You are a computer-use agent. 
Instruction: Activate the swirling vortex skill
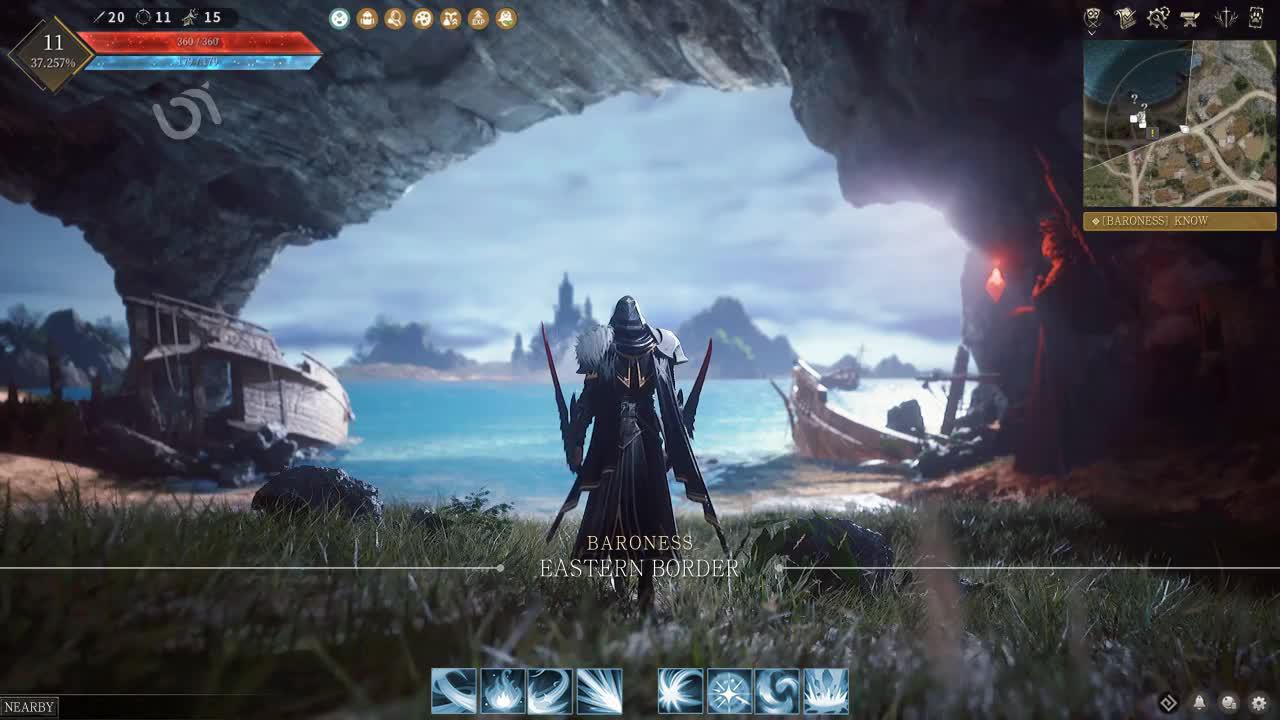tap(777, 691)
